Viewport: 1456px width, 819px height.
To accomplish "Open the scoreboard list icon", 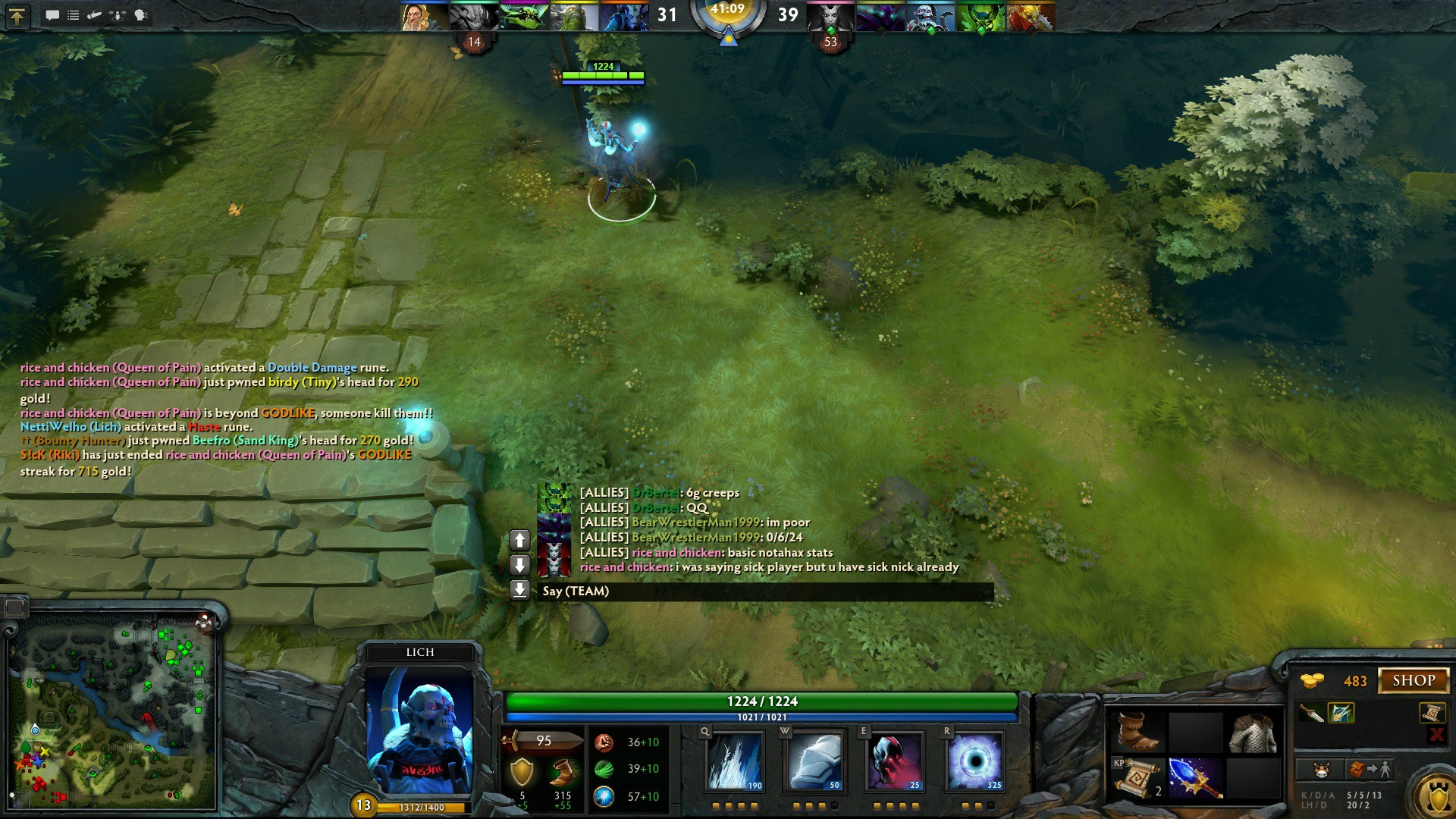I will point(74,15).
